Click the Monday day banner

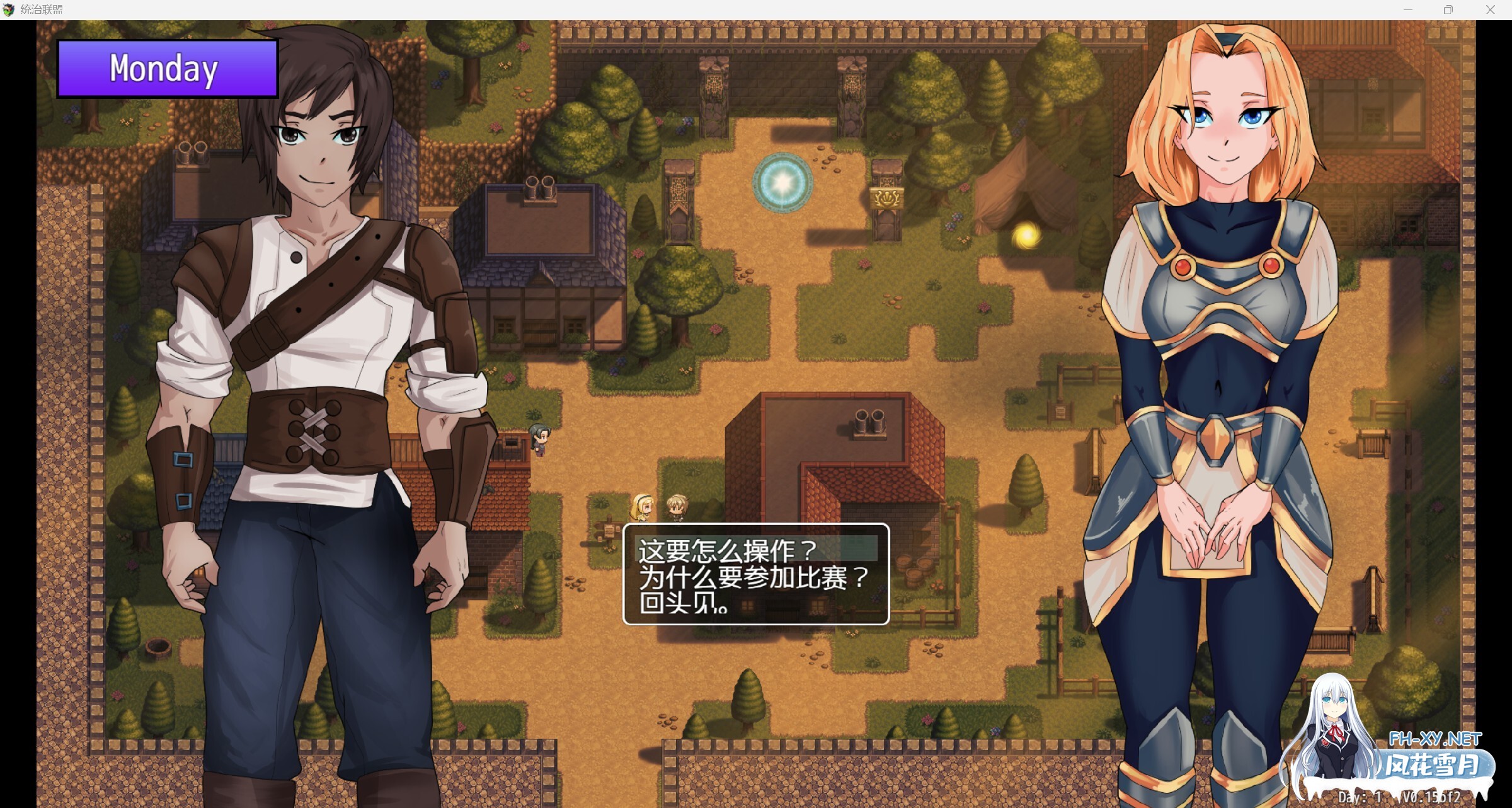[x=166, y=69]
